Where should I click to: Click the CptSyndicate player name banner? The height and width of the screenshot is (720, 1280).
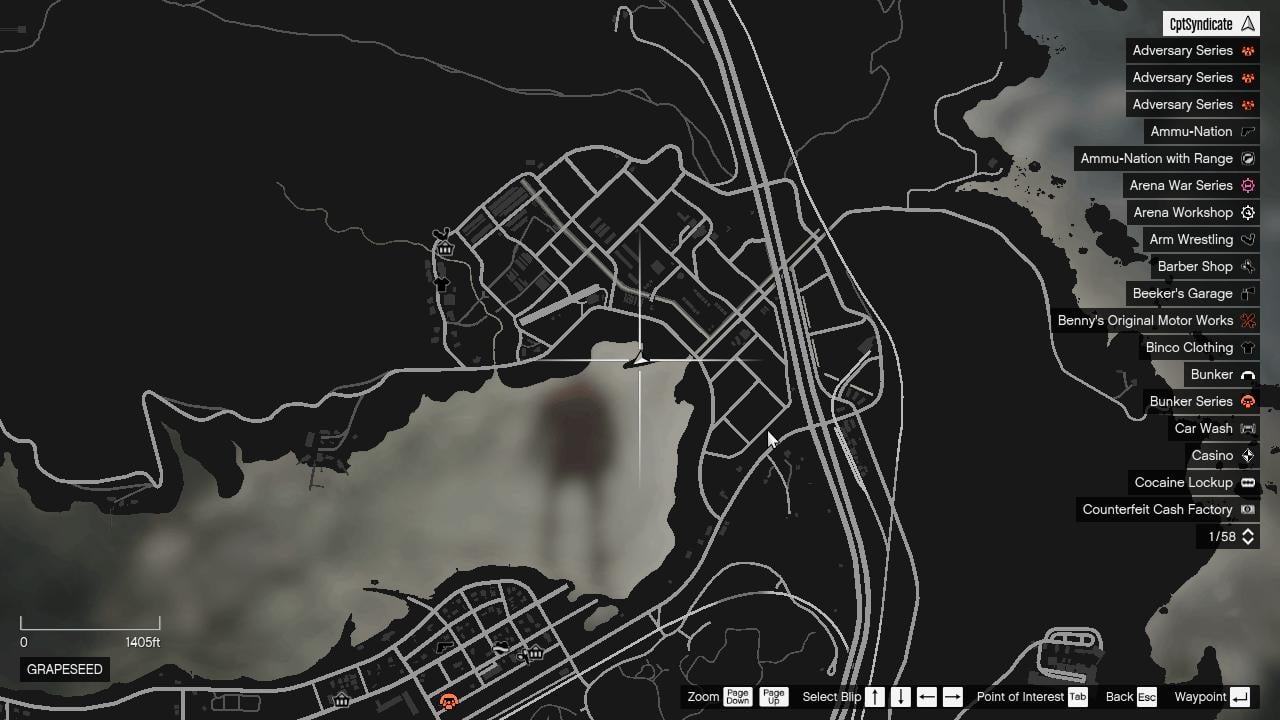1209,22
